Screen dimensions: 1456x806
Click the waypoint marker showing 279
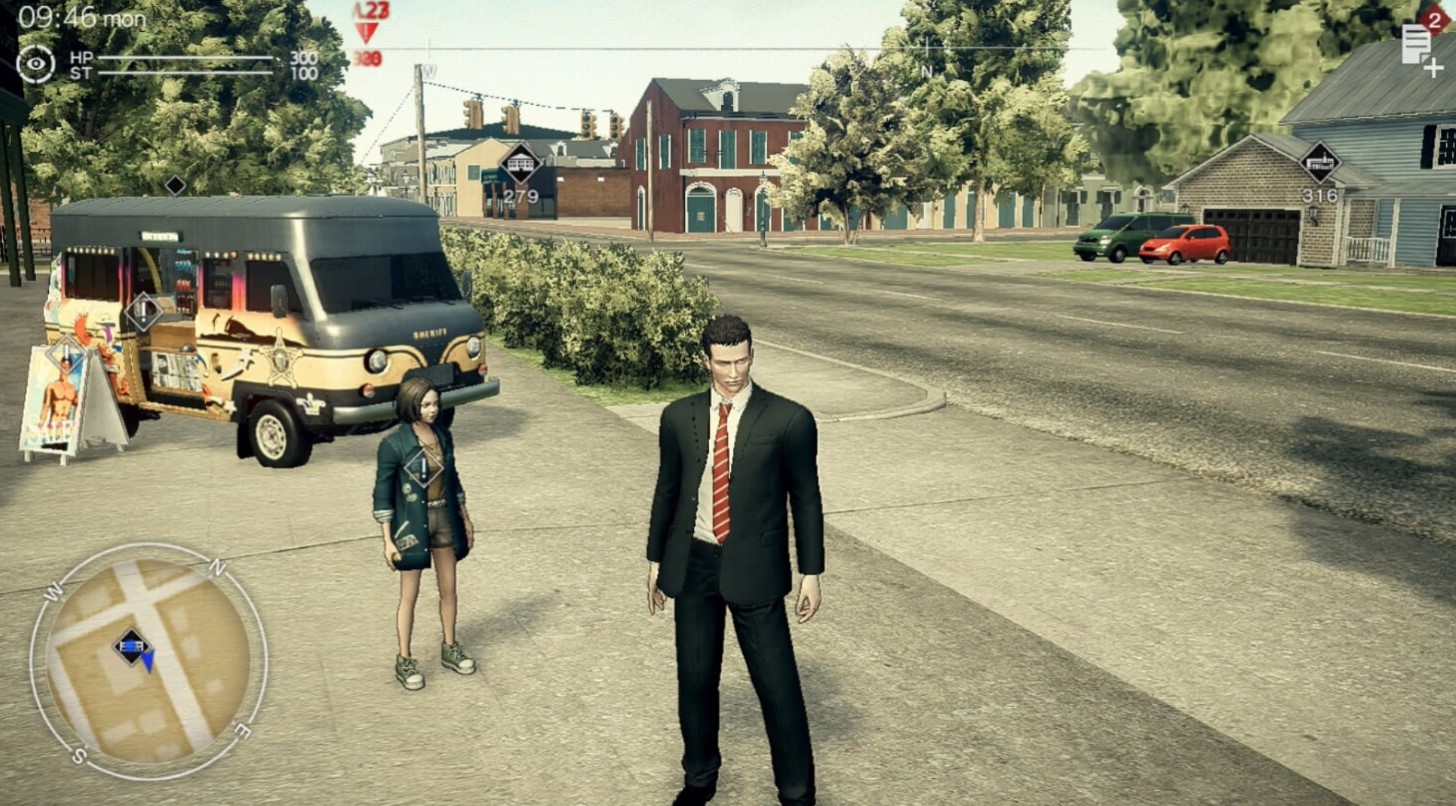521,164
